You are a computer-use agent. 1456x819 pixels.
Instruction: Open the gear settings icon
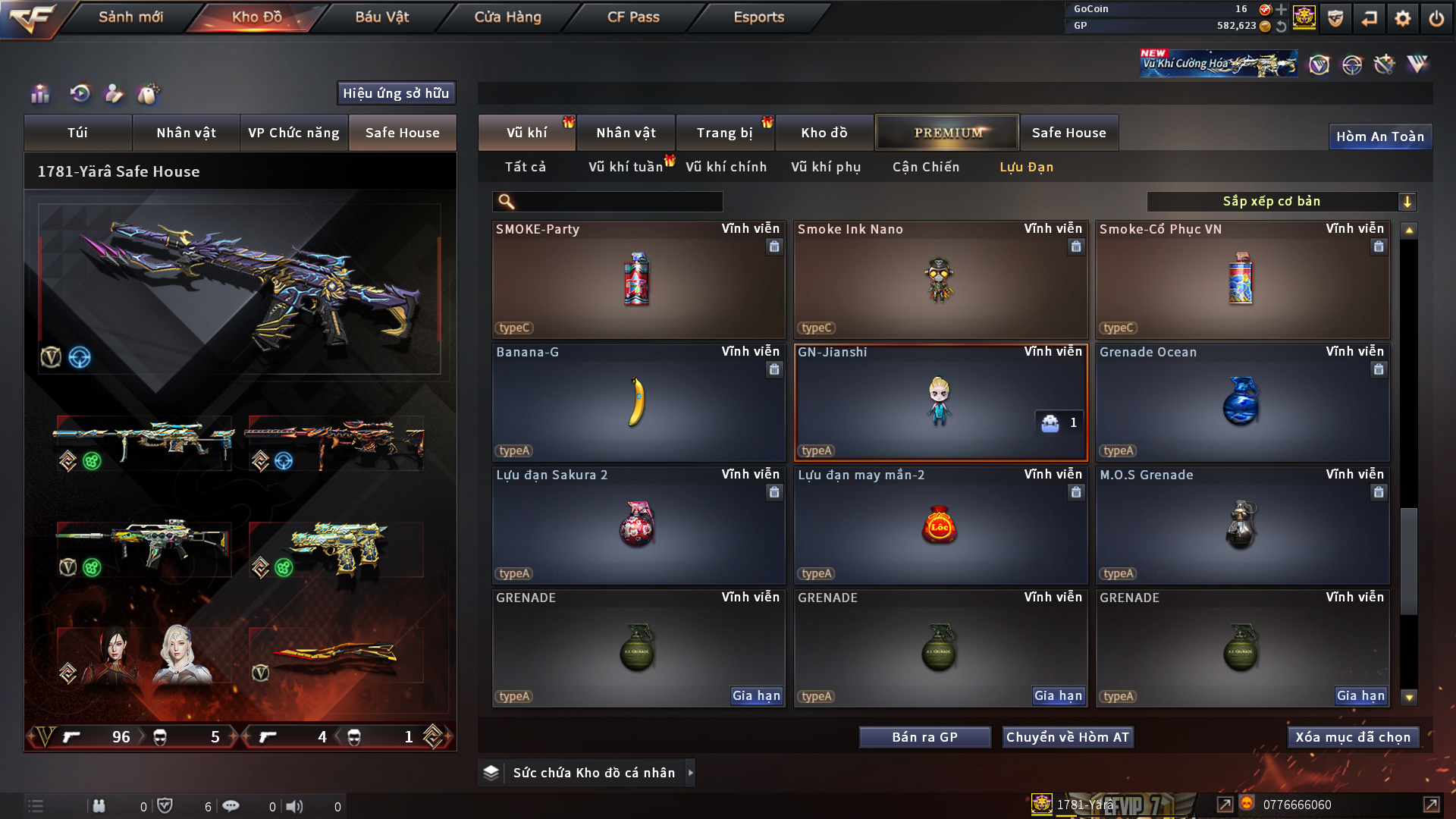click(x=1403, y=18)
